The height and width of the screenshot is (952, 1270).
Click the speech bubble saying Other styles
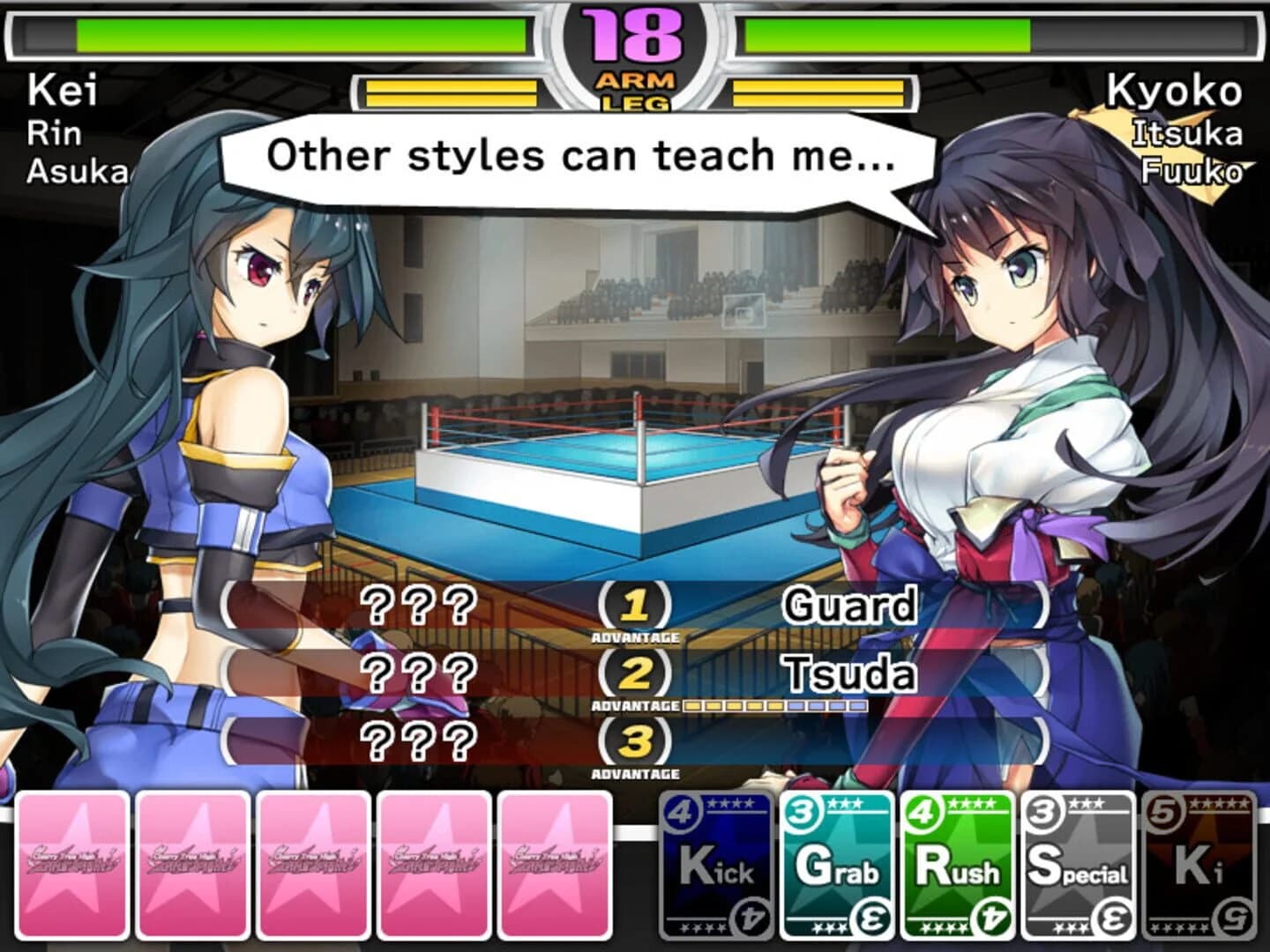coord(578,156)
